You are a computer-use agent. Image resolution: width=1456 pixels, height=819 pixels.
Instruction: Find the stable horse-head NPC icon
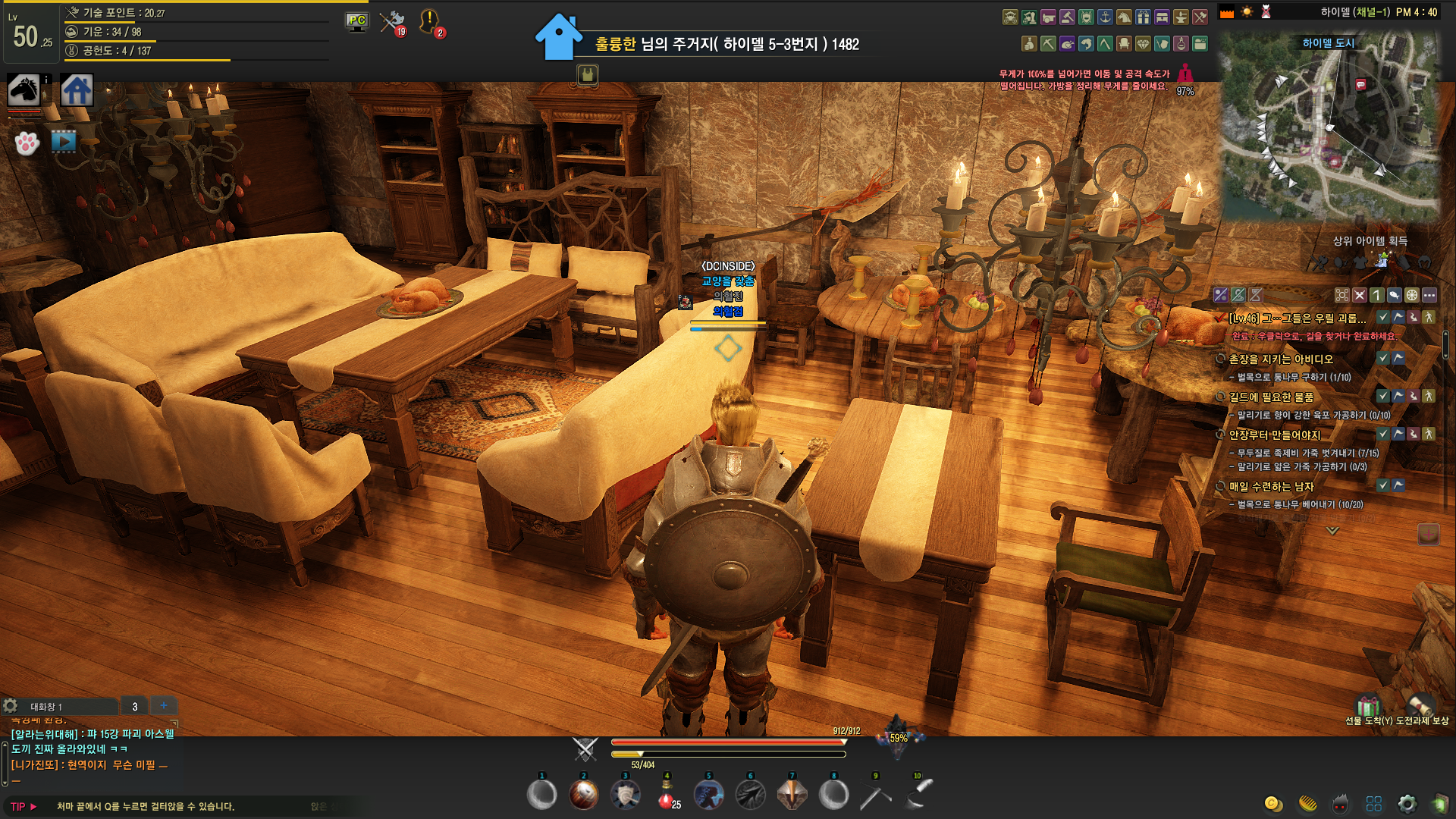1124,17
